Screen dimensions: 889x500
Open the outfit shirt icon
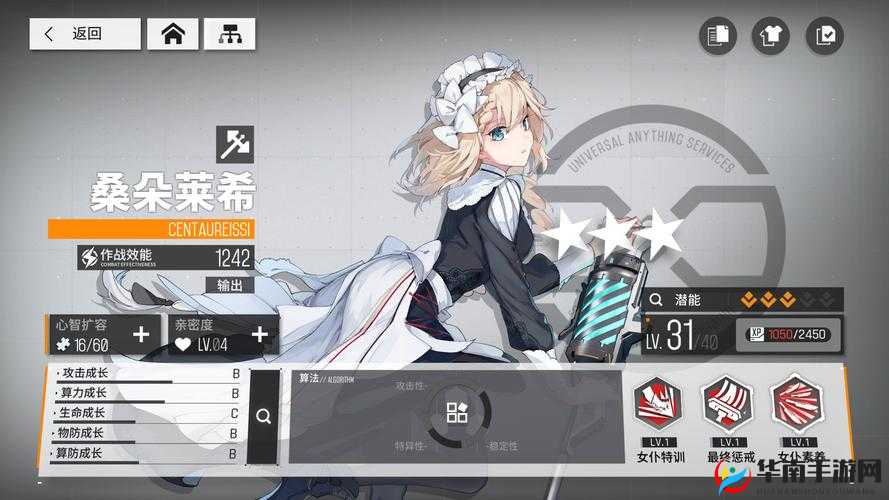pos(771,36)
